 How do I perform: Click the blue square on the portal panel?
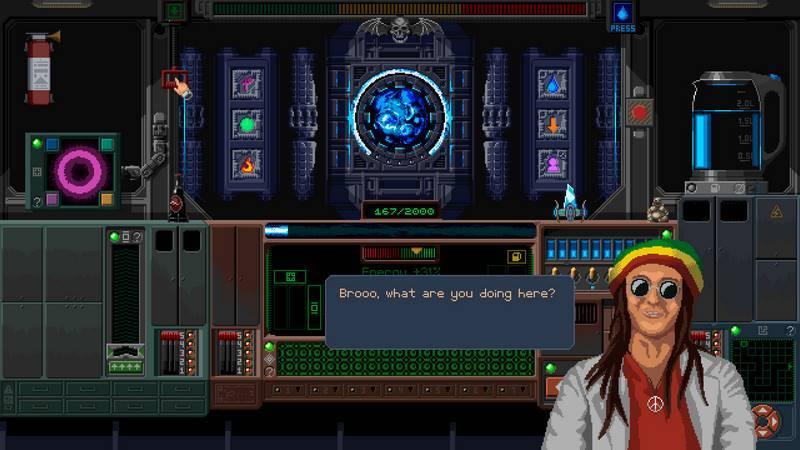[x=53, y=145]
